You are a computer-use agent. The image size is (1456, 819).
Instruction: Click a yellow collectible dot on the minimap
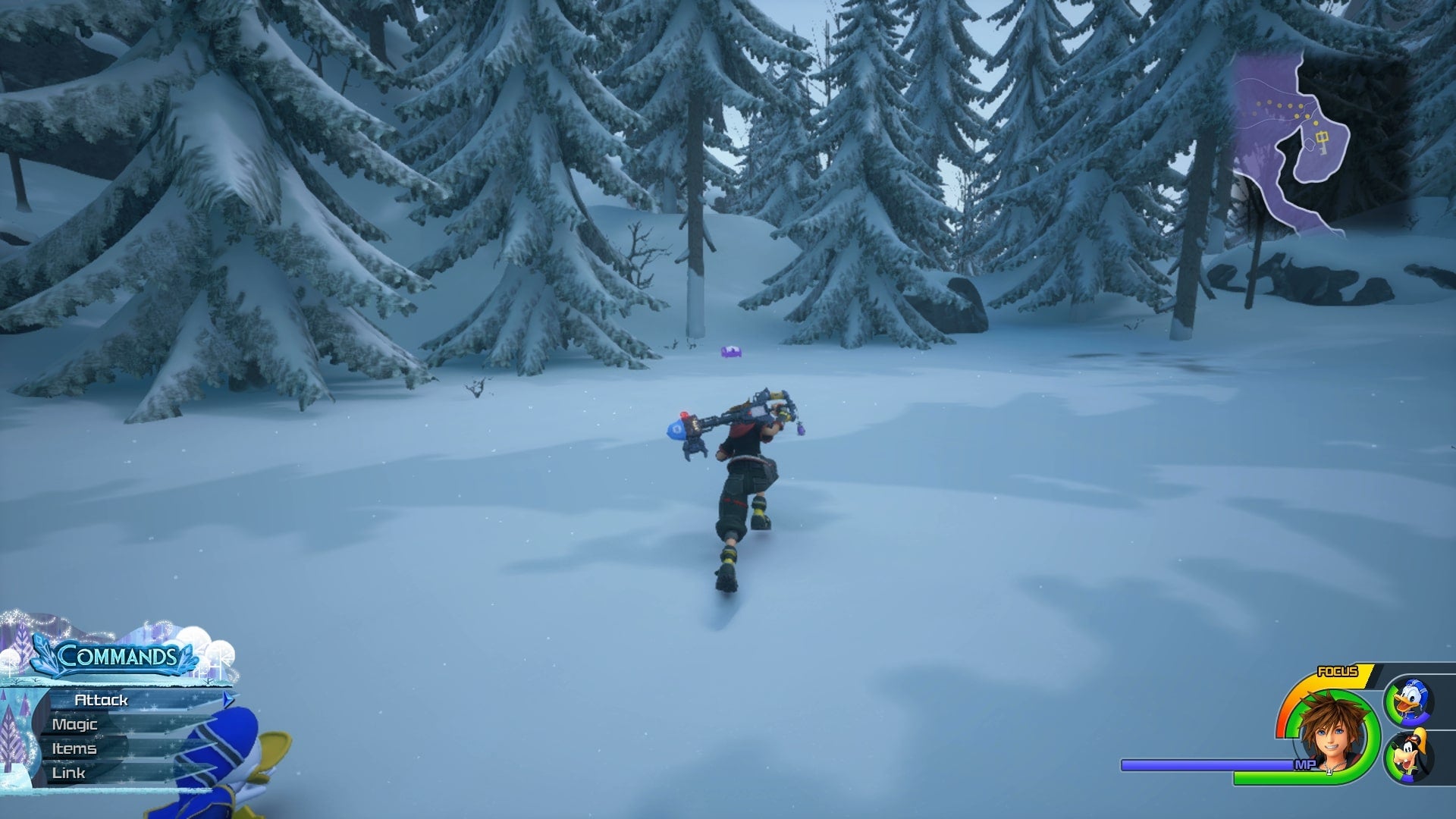tap(1279, 105)
